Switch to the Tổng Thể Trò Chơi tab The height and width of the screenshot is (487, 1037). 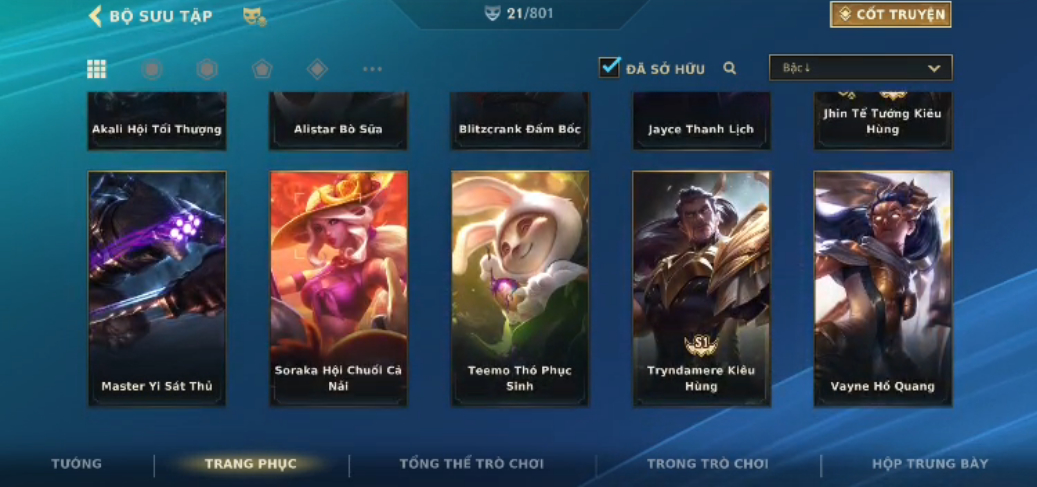[x=471, y=464]
